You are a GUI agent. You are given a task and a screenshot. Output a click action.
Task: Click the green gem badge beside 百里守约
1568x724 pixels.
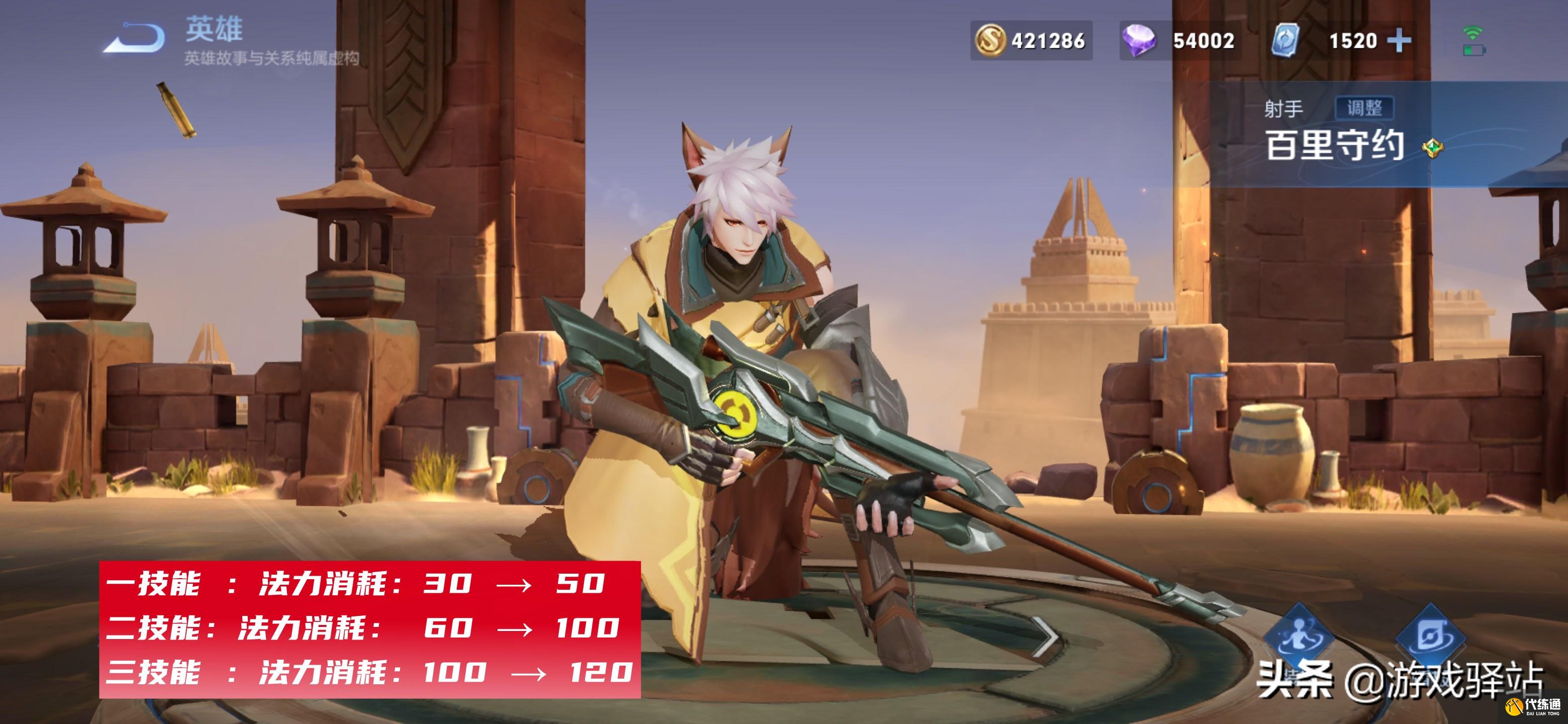point(1433,148)
